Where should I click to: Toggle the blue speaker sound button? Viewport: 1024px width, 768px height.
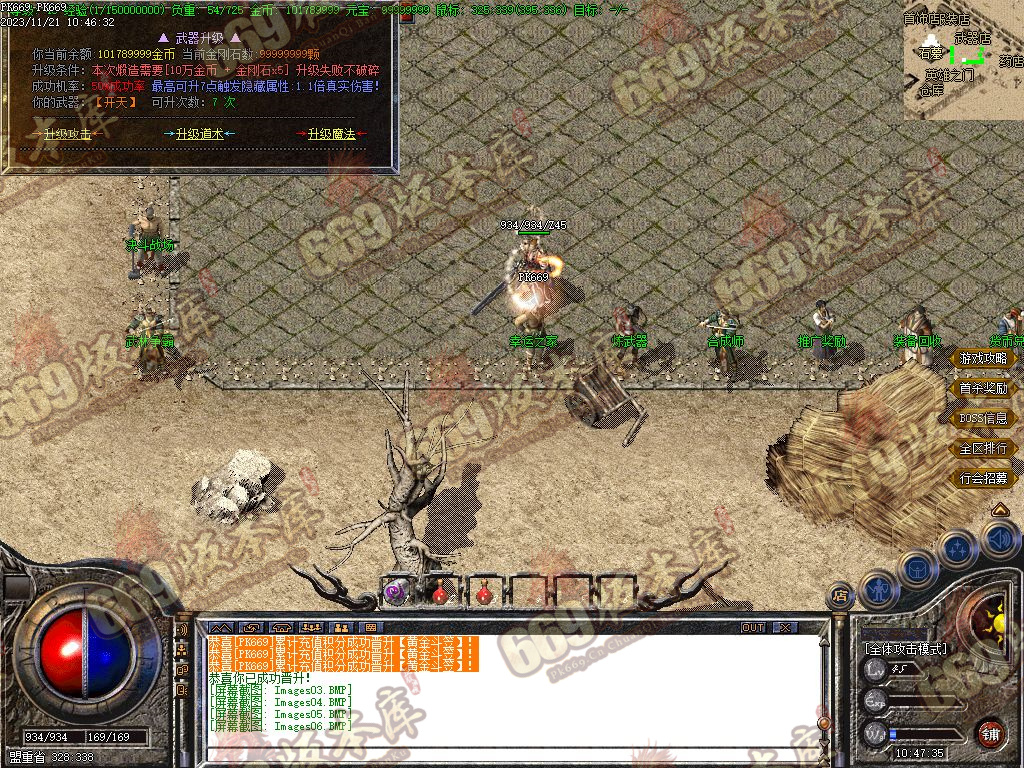pyautogui.click(x=1000, y=540)
